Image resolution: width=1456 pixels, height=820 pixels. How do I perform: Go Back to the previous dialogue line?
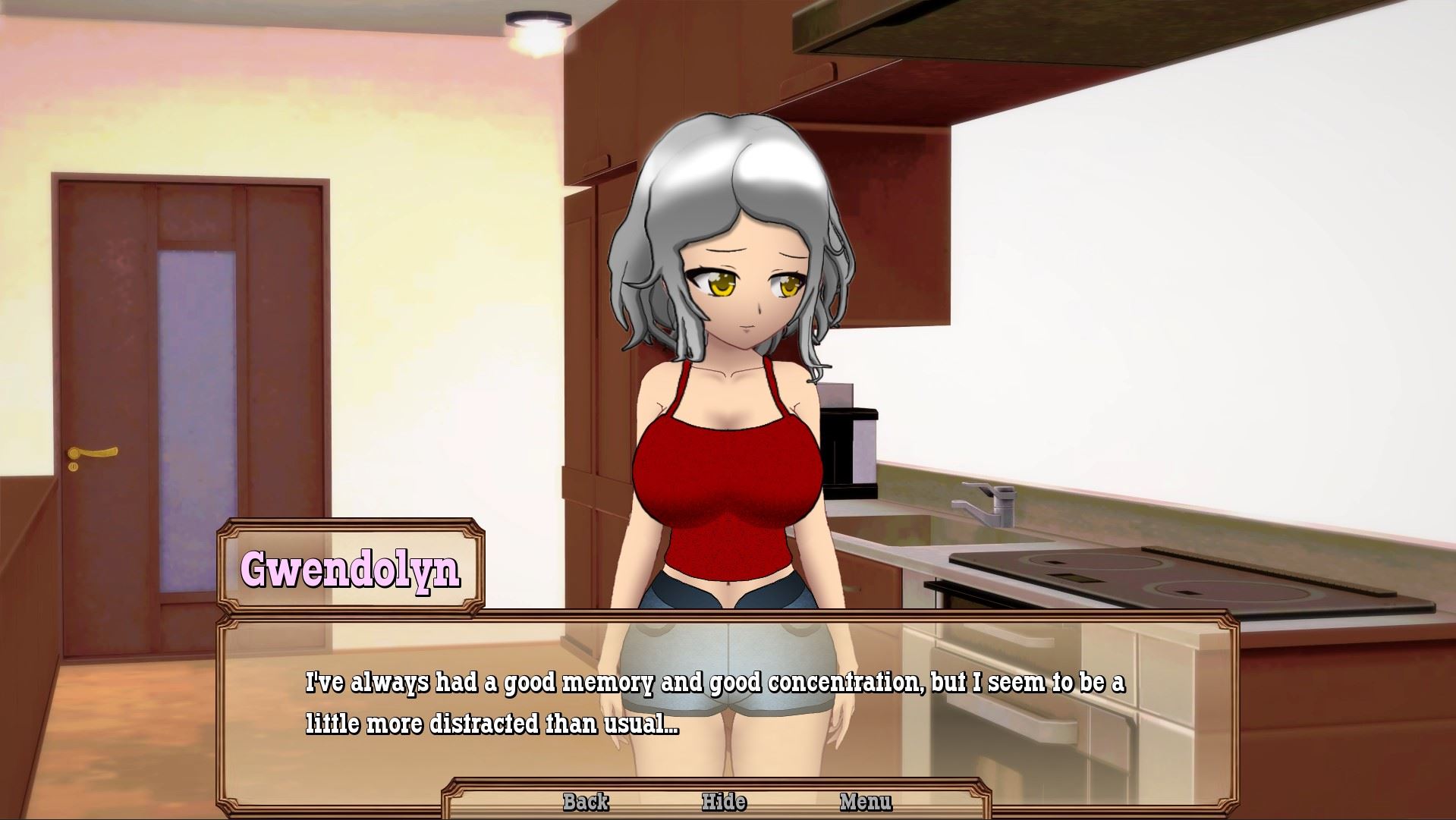coord(586,802)
